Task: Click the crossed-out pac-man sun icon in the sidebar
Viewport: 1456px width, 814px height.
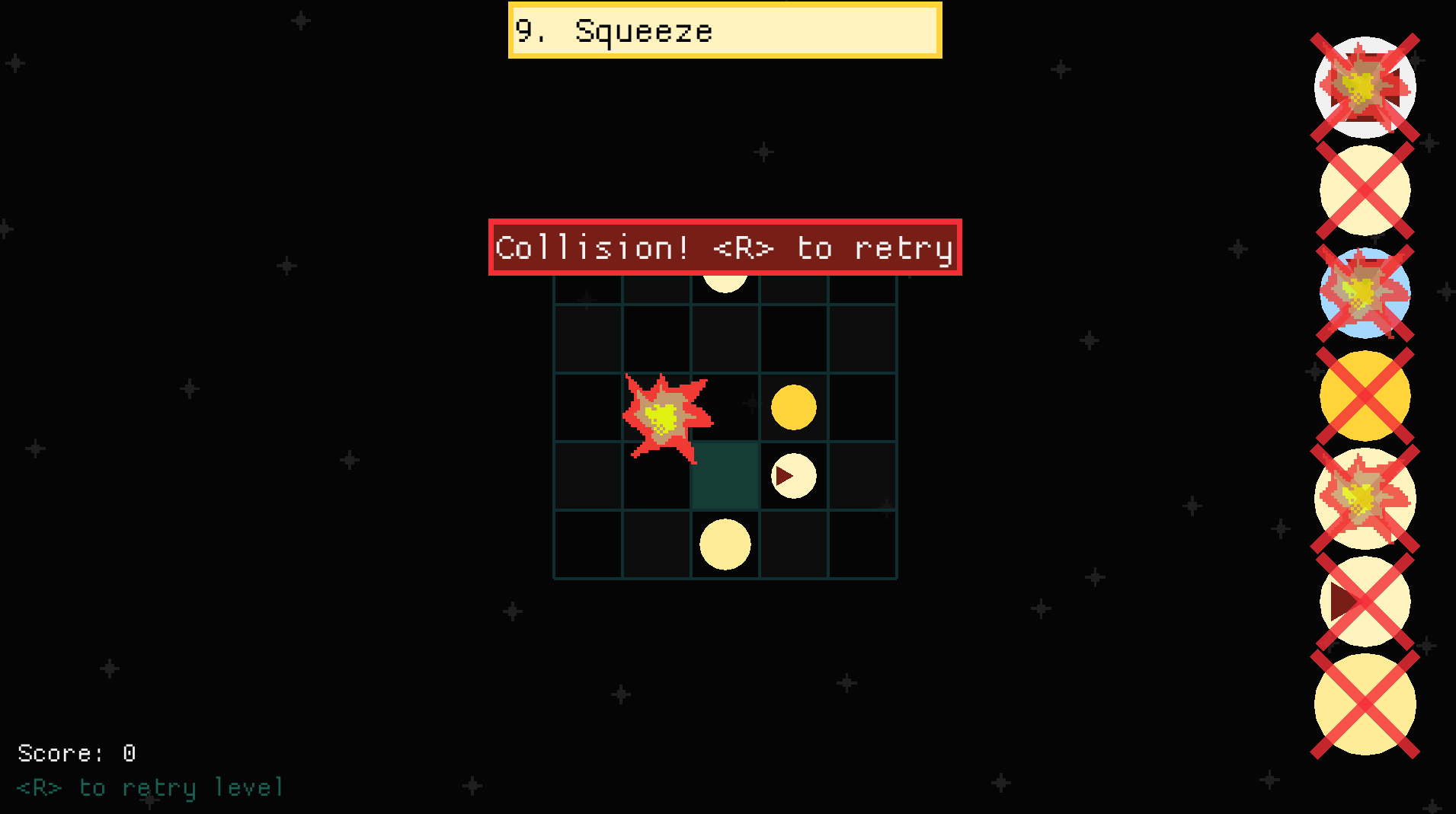Action: [1364, 602]
